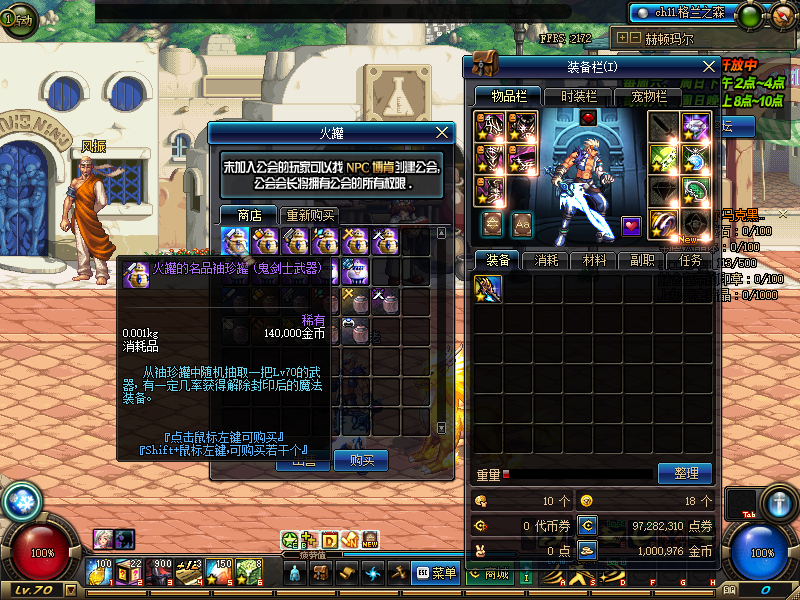Open the 副职 sub-profession category
This screenshot has width=800, height=600.
click(x=642, y=260)
